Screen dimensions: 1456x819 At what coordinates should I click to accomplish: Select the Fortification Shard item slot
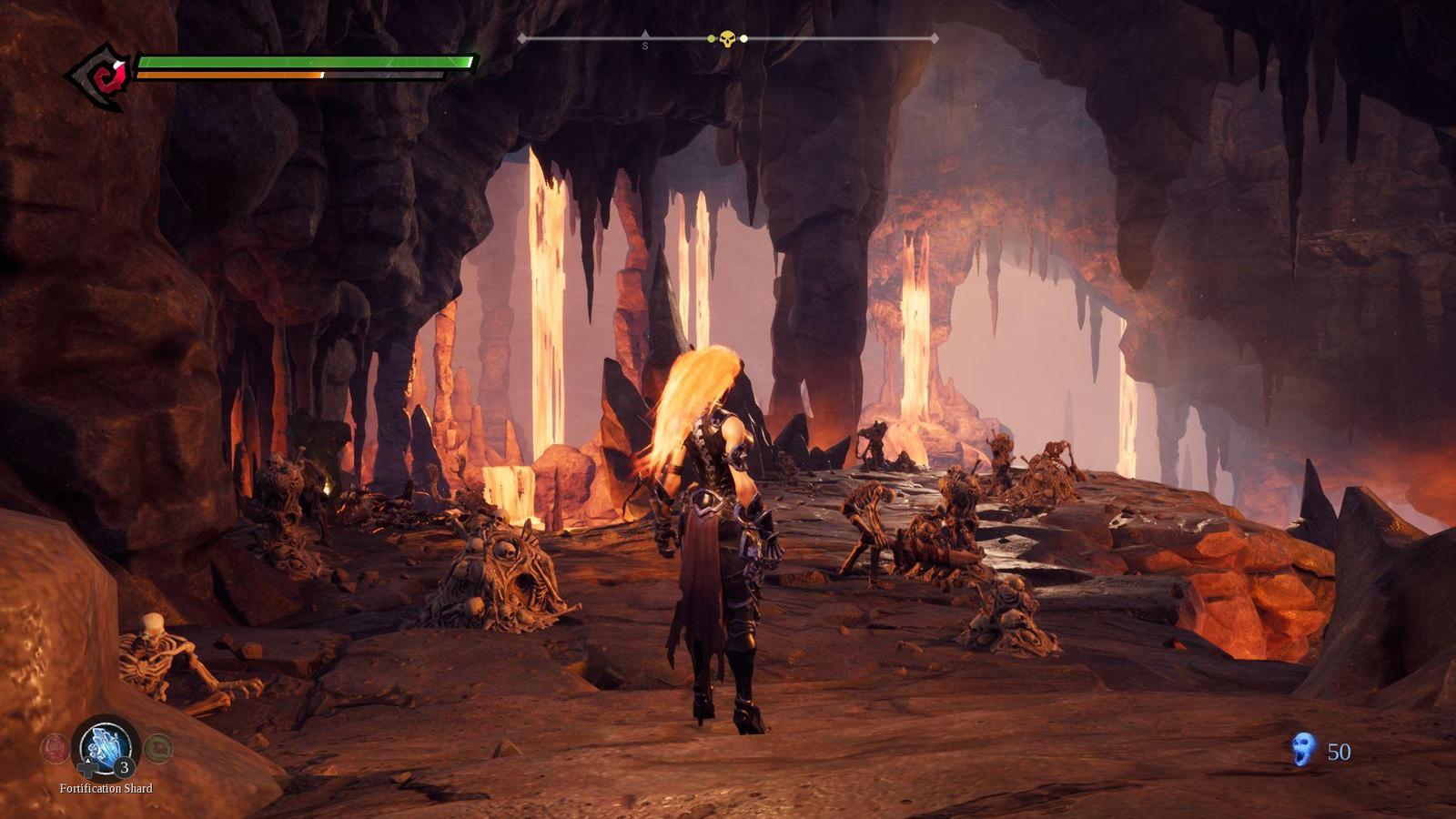pos(106,748)
